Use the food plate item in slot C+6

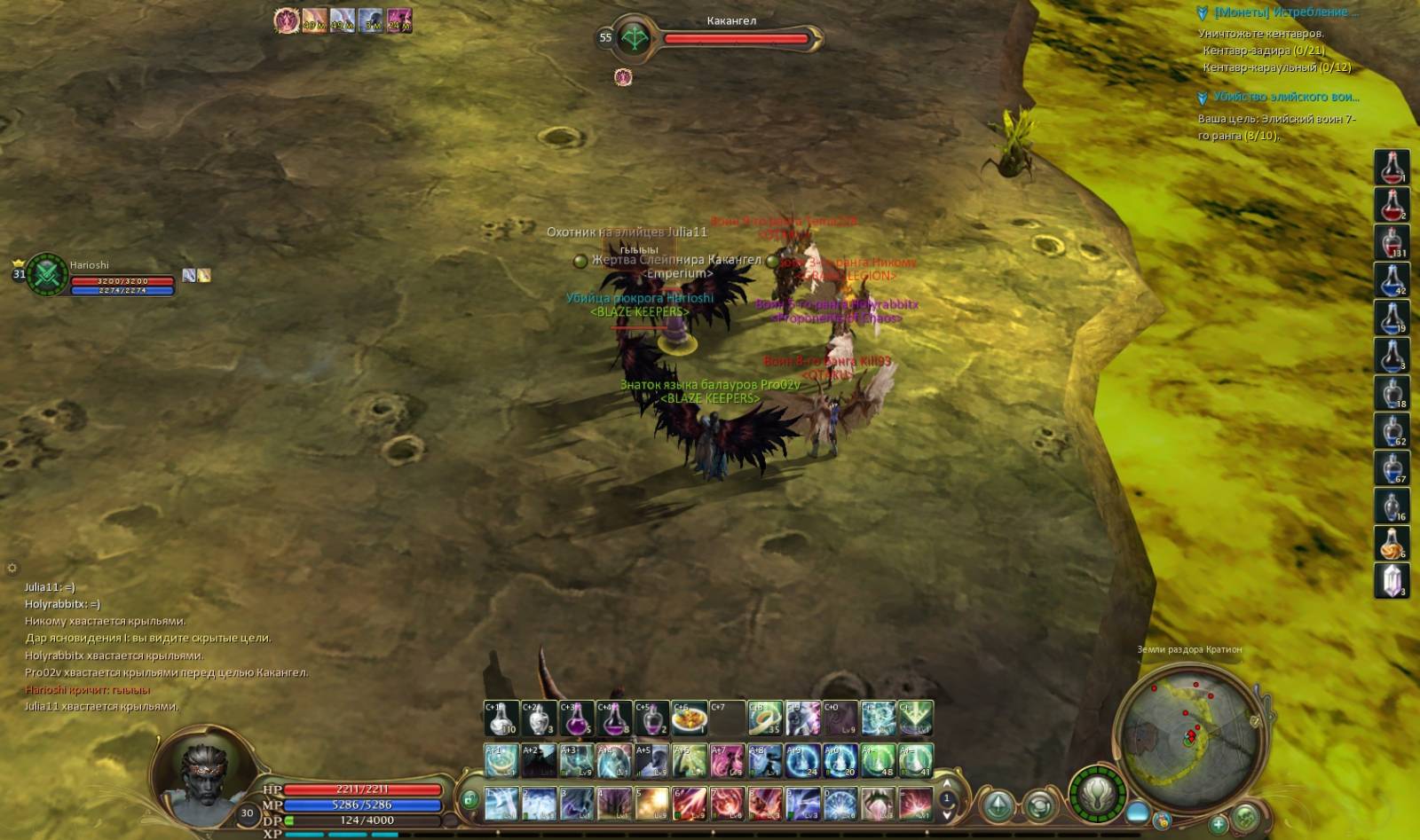689,718
